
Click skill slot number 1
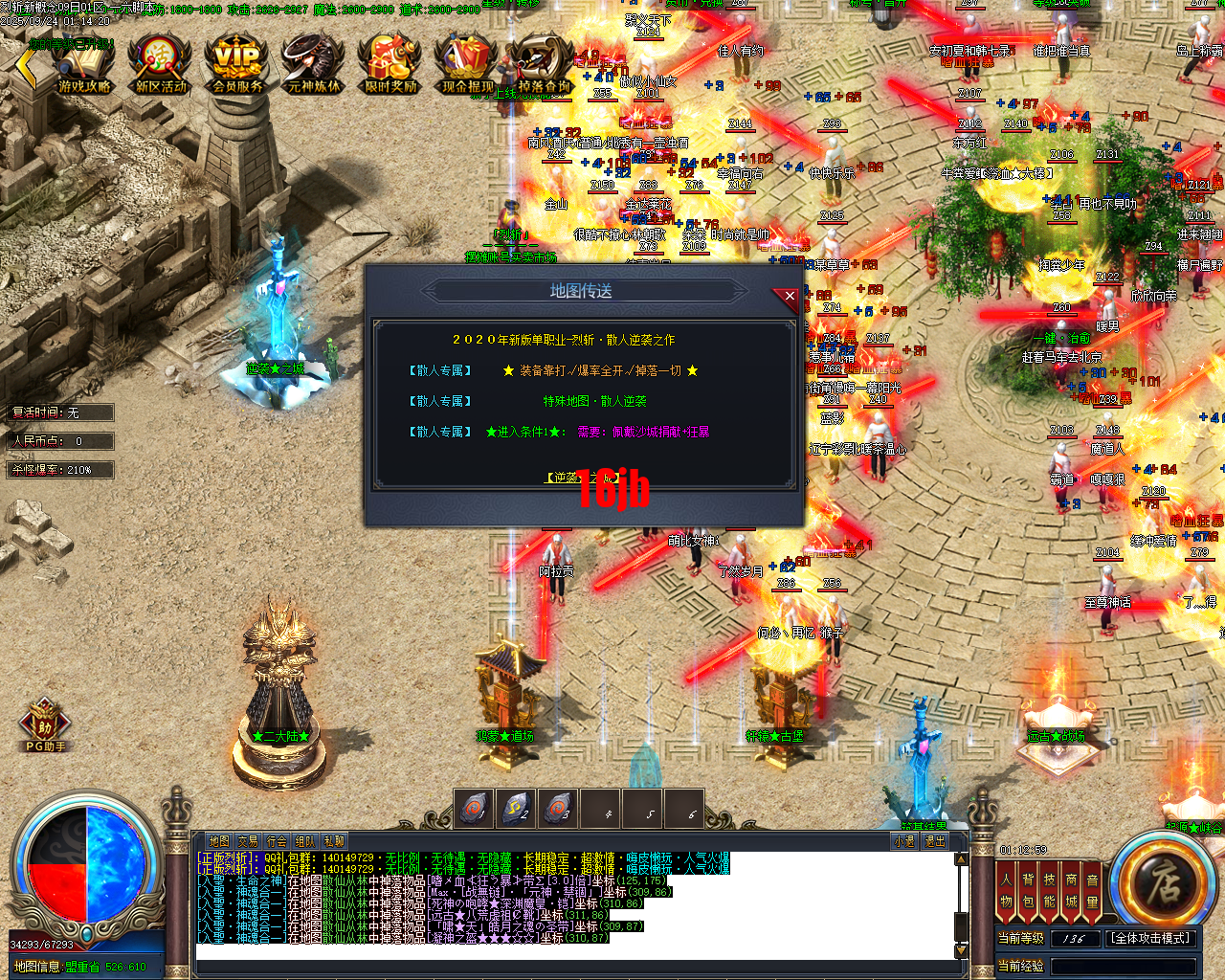click(x=476, y=807)
